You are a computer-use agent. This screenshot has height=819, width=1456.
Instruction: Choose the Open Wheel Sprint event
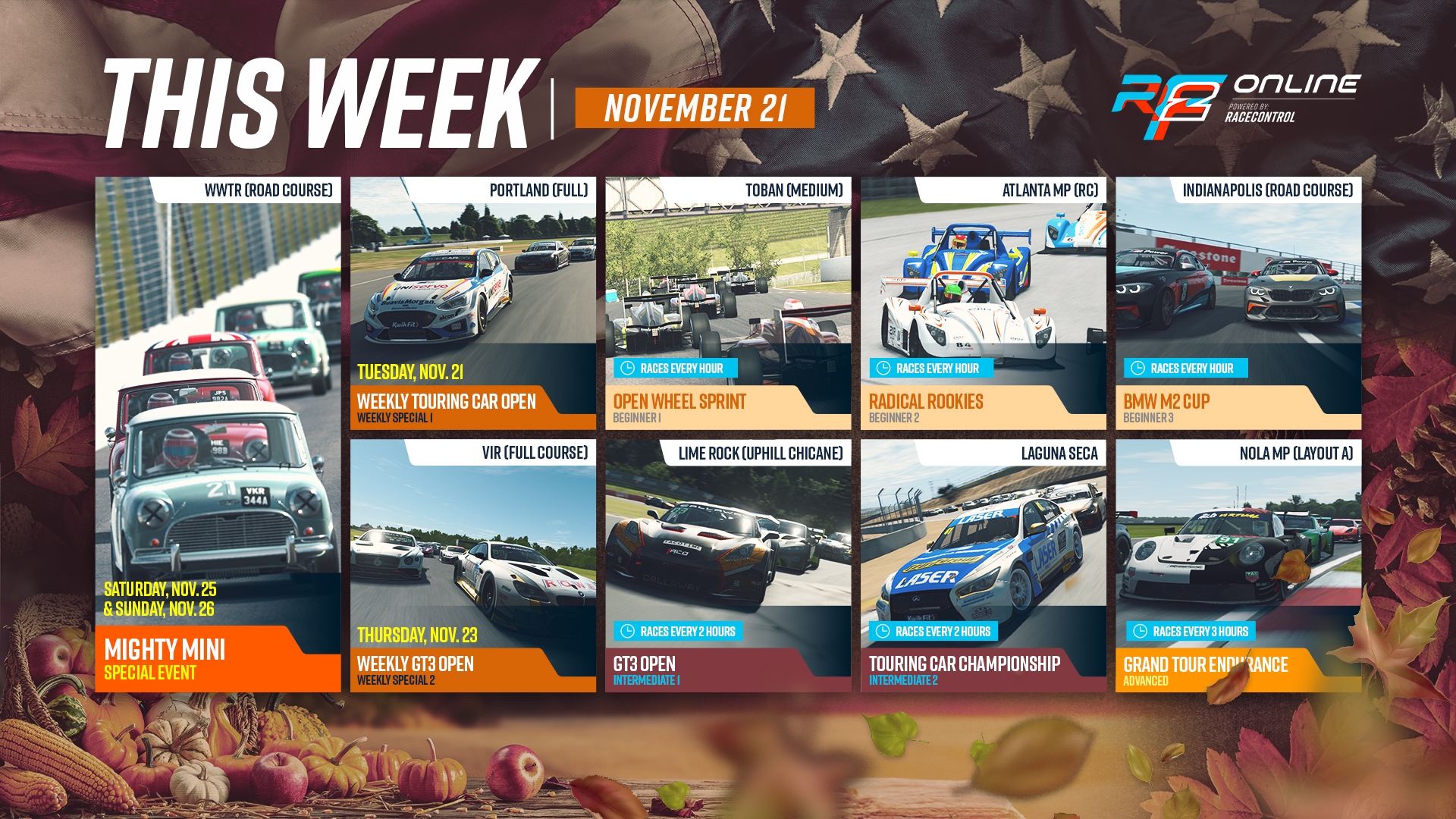pos(728,303)
